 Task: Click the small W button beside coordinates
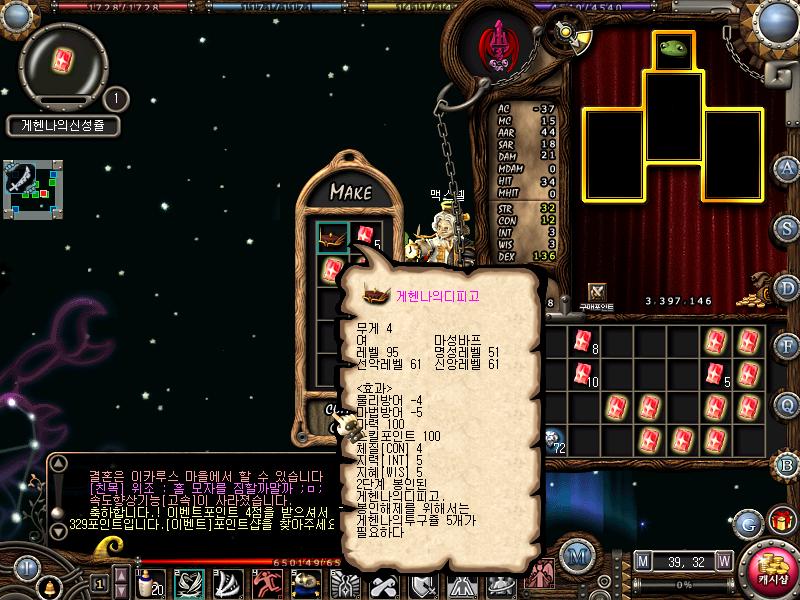pos(723,560)
